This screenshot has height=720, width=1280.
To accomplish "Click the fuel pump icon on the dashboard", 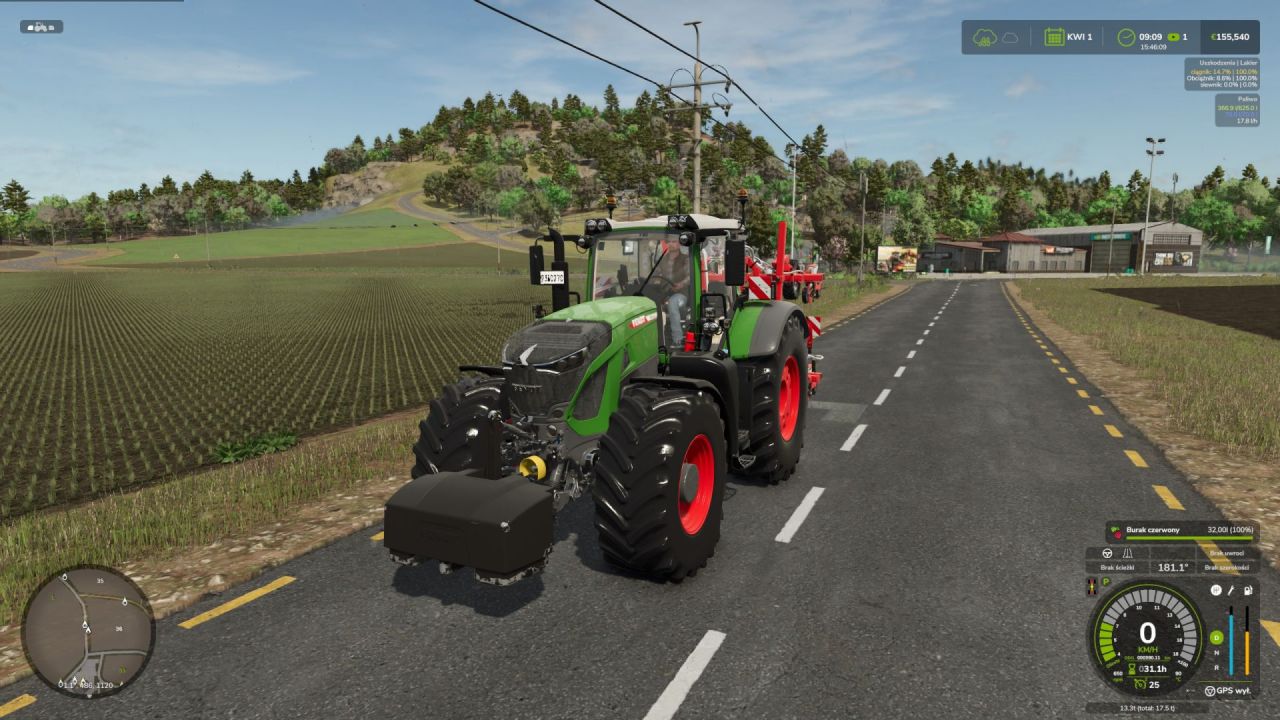I will (1247, 590).
